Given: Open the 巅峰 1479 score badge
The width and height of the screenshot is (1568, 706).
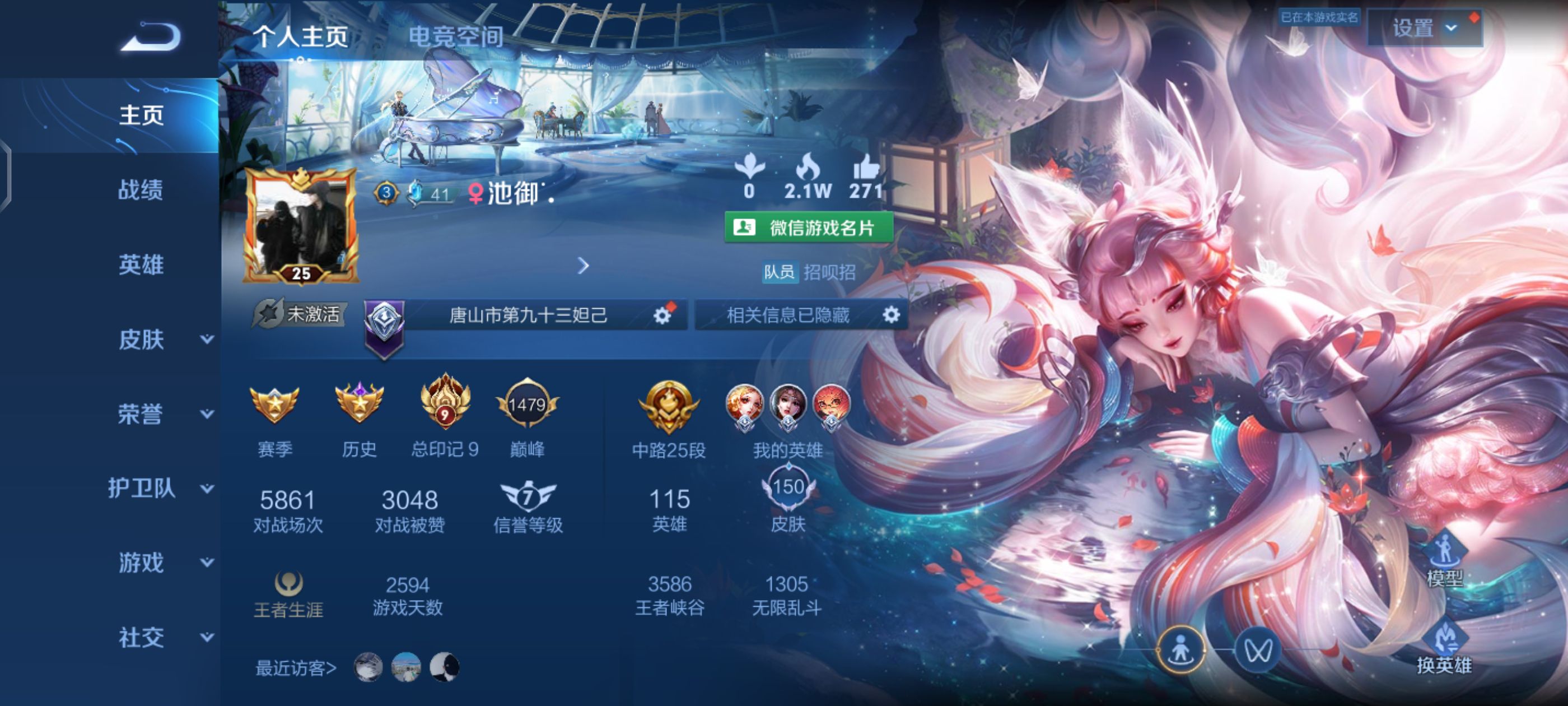Looking at the screenshot, I should [x=527, y=405].
